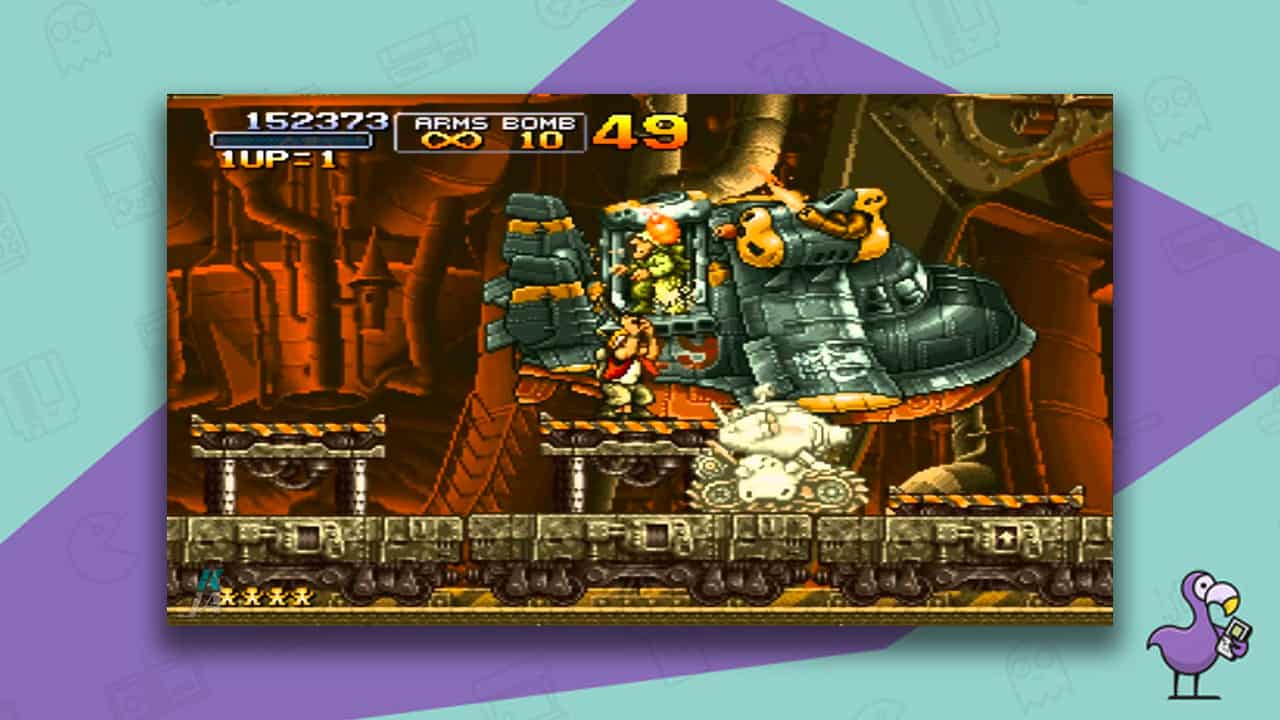Click the fourth hostage icon in the row

(301, 597)
